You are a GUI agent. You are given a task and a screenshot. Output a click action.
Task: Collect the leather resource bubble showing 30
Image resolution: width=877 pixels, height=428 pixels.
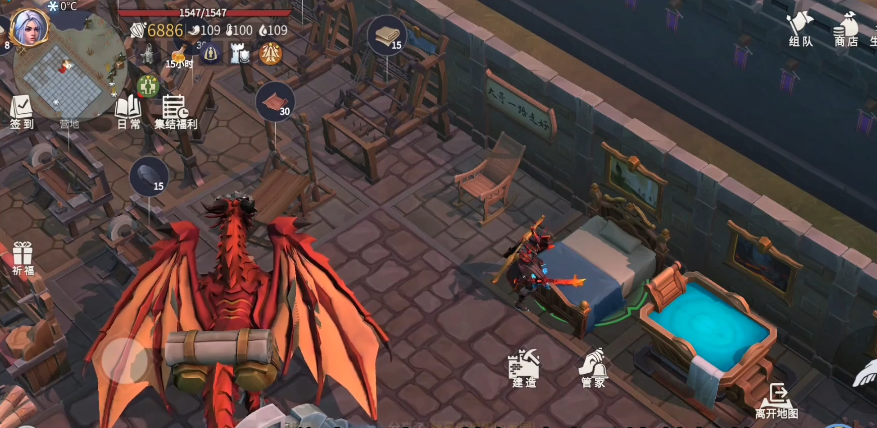275,102
